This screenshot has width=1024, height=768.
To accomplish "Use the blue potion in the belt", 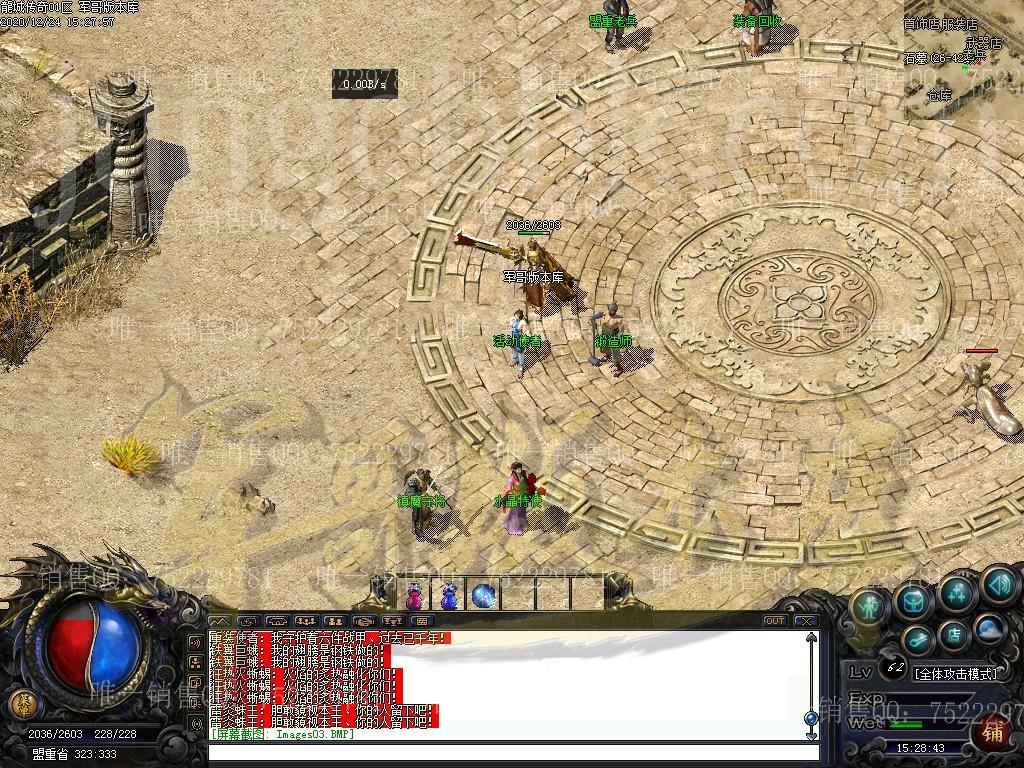I will tap(449, 595).
